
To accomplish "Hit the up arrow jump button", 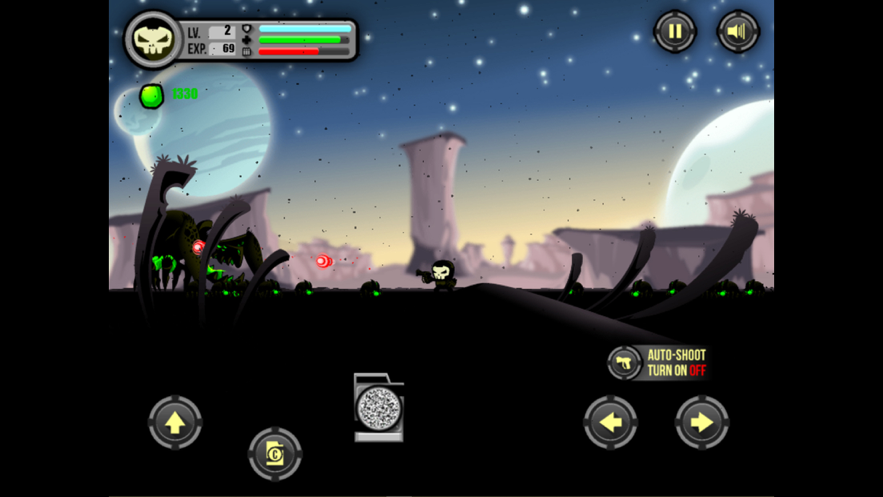I will click(175, 422).
